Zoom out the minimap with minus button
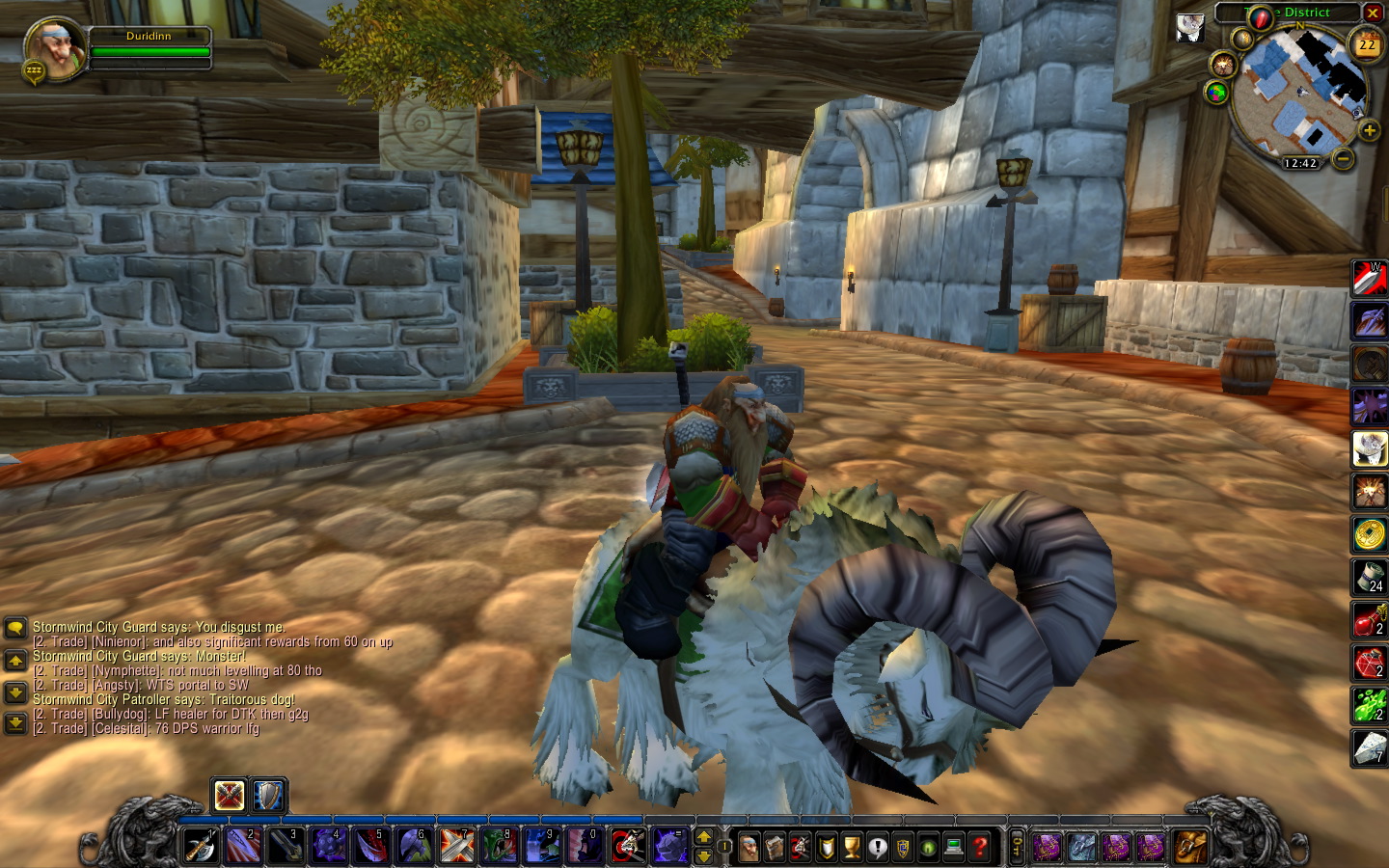Image resolution: width=1389 pixels, height=868 pixels. [1343, 158]
